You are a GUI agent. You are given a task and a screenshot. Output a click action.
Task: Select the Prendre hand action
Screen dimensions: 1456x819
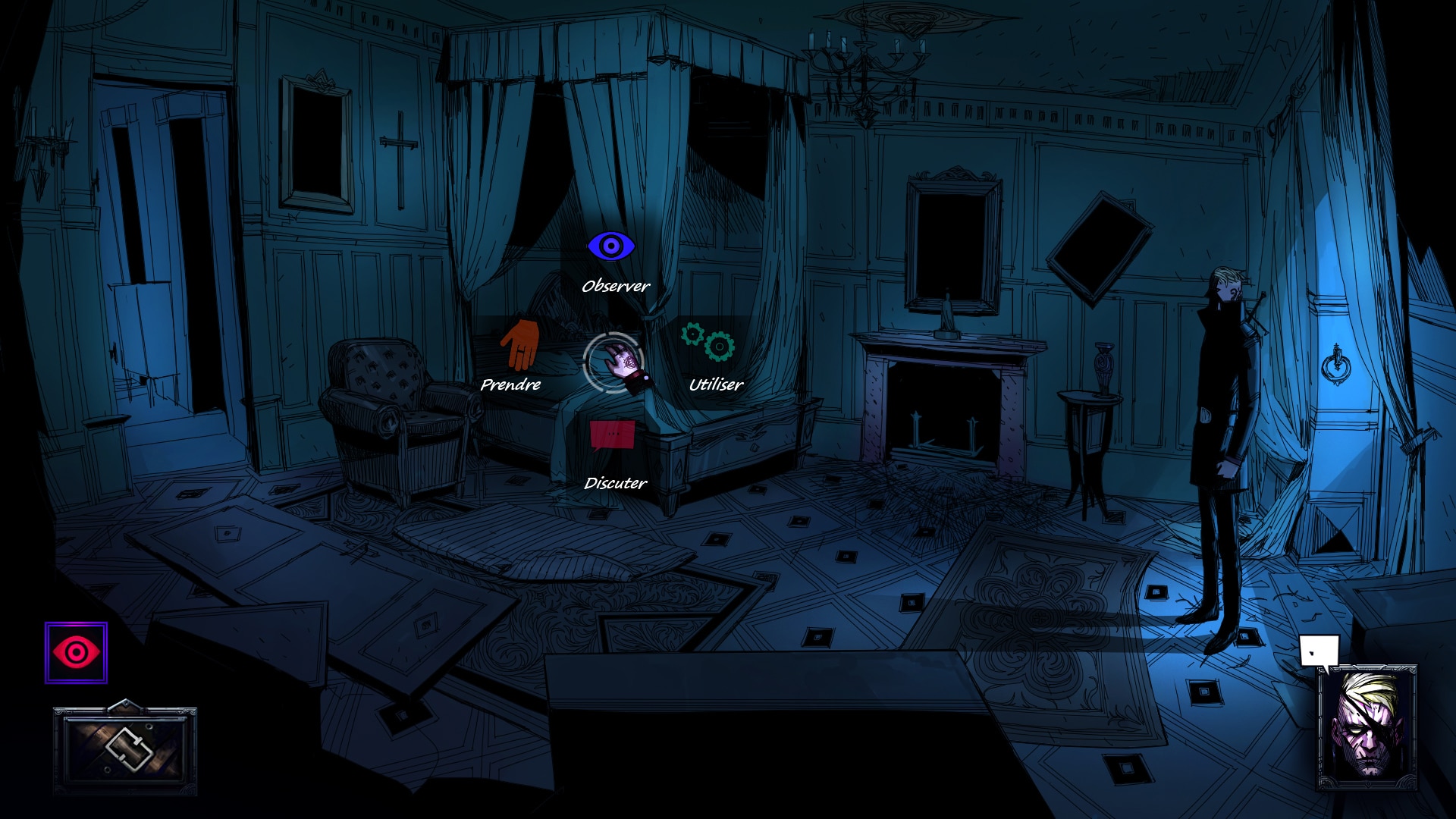click(520, 345)
